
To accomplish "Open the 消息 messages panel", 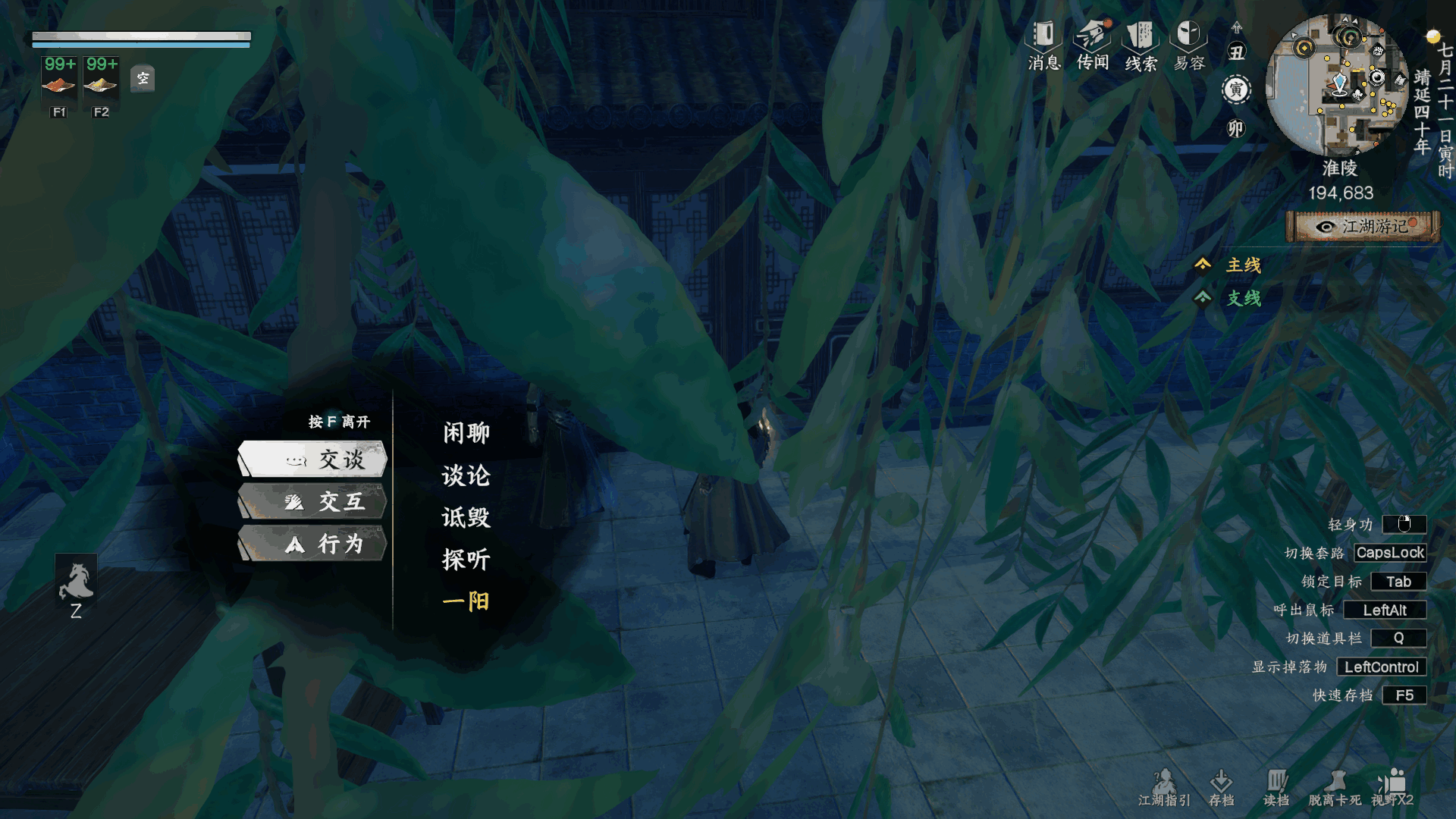I will point(1044,45).
